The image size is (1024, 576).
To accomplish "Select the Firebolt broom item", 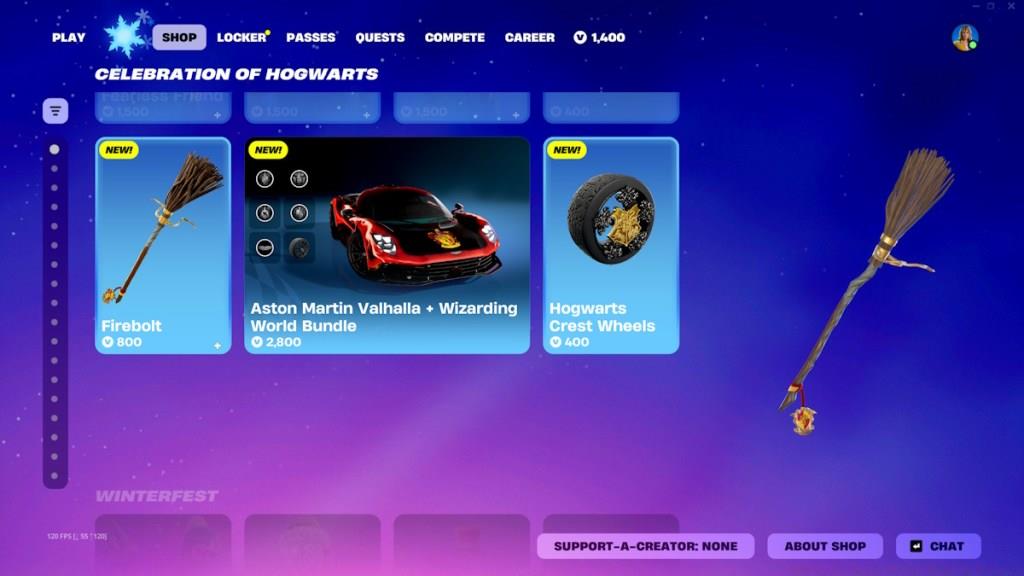I will [163, 245].
